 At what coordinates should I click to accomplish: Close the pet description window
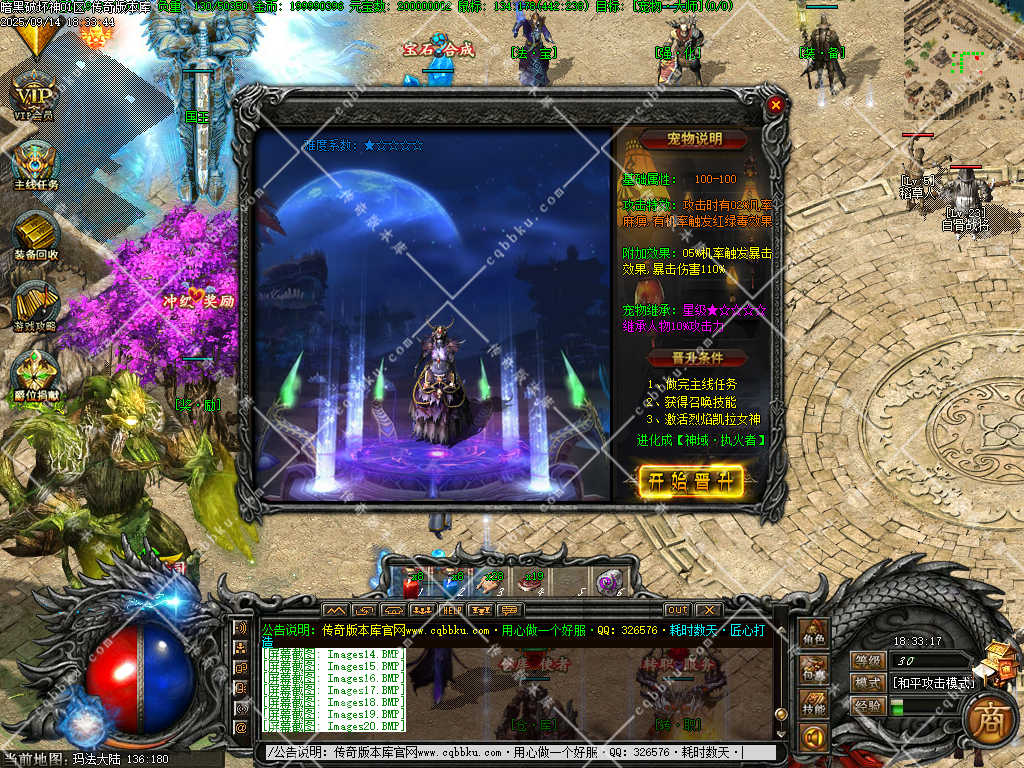tap(775, 104)
